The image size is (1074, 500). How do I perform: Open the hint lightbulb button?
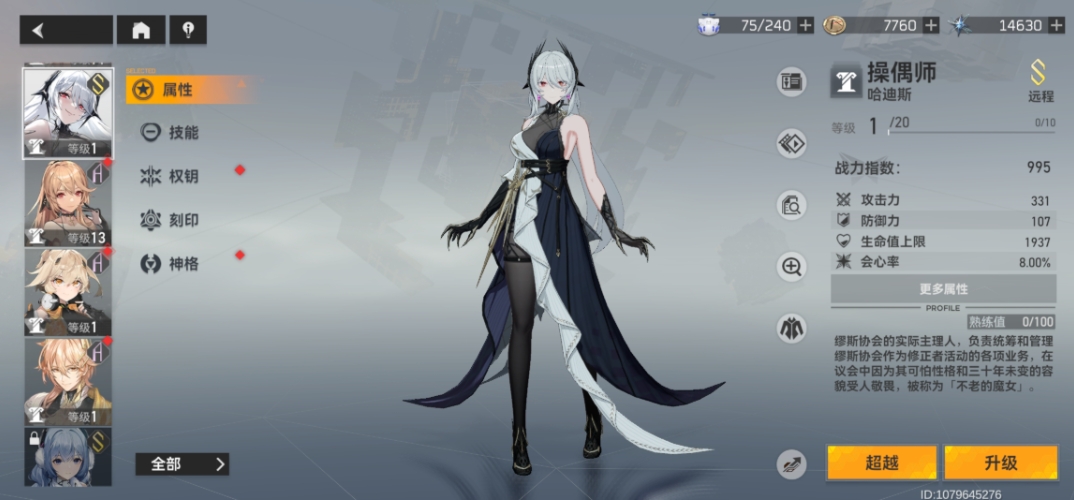[x=187, y=30]
